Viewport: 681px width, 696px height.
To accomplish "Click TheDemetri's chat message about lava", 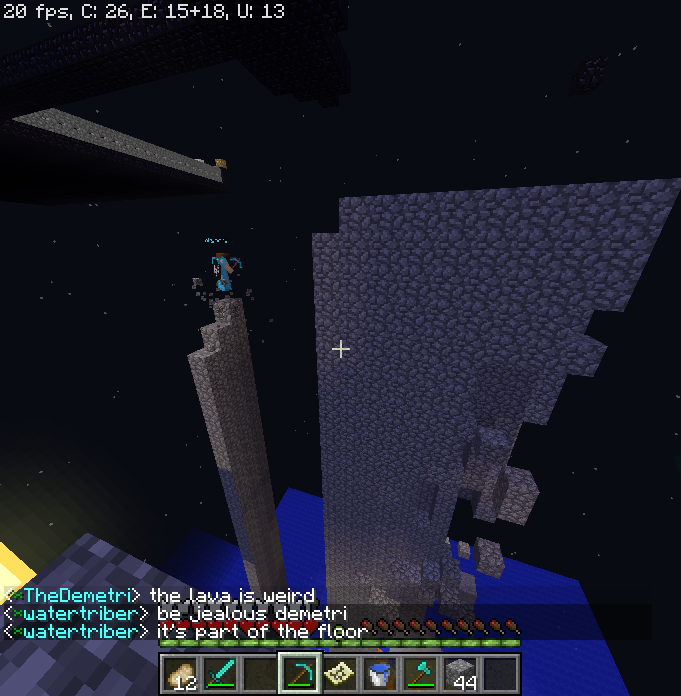I will click(160, 596).
